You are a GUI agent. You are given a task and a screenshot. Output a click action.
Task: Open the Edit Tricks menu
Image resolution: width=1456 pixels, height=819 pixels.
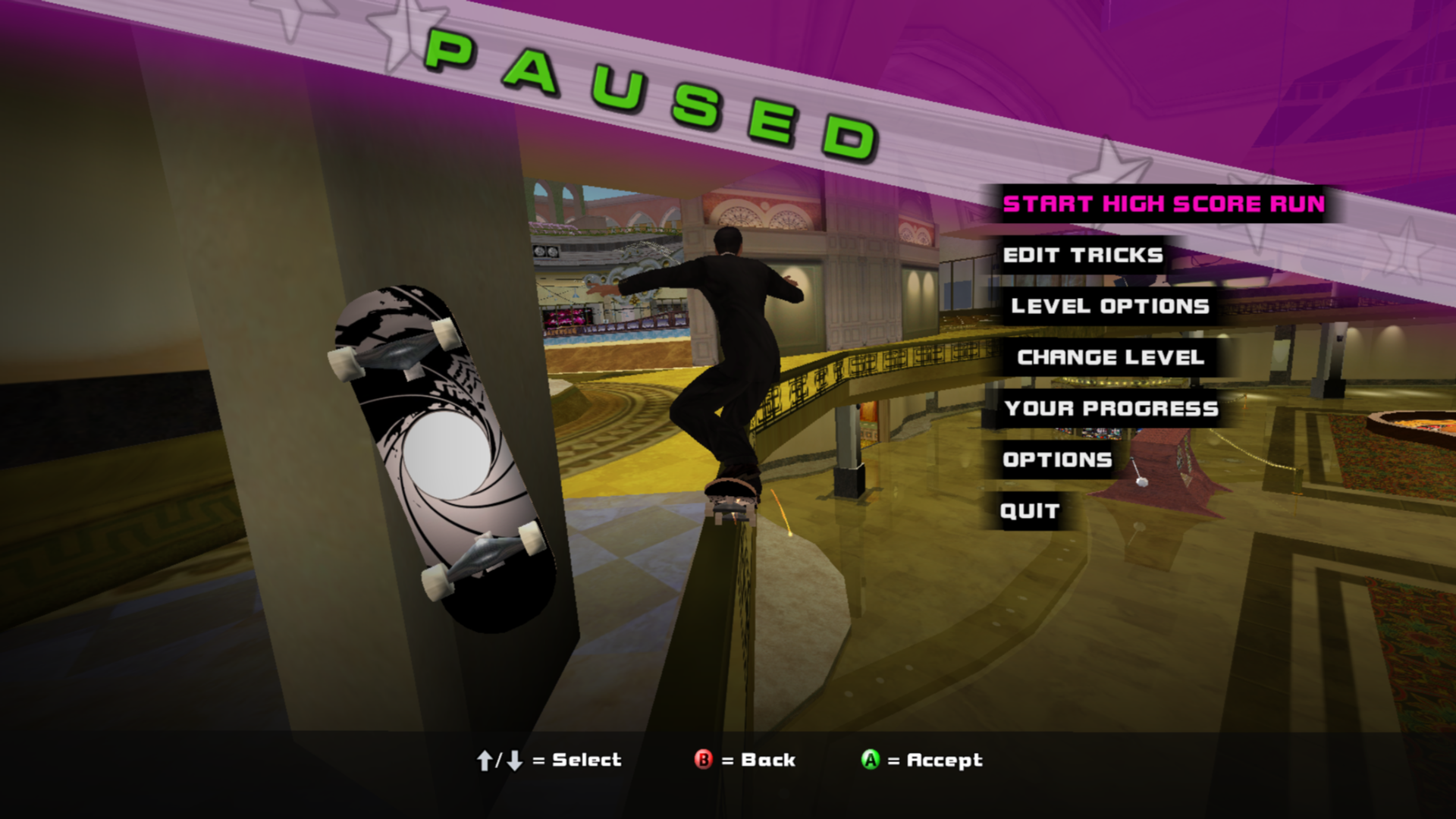[x=1082, y=256]
